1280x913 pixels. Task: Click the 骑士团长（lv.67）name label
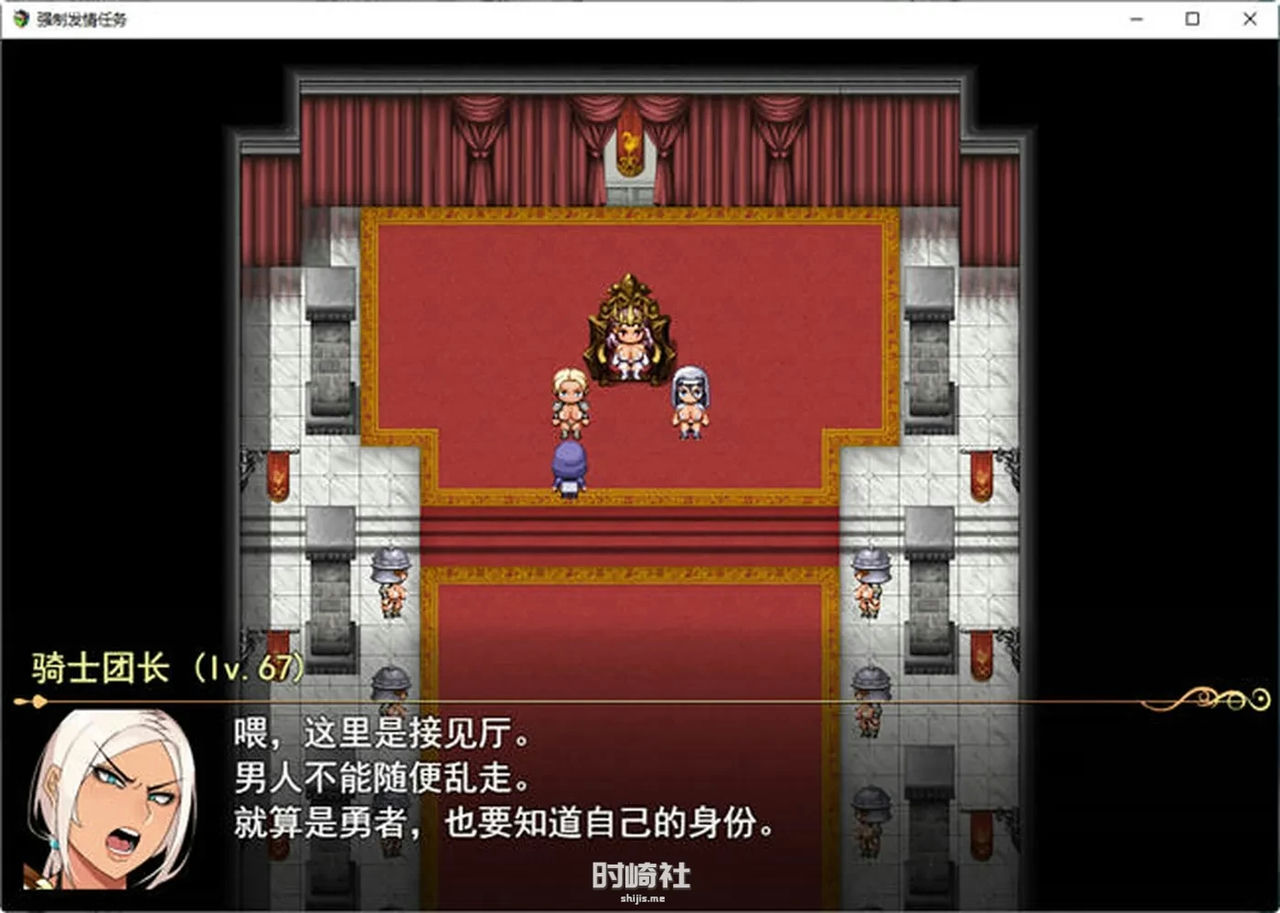tap(165, 670)
